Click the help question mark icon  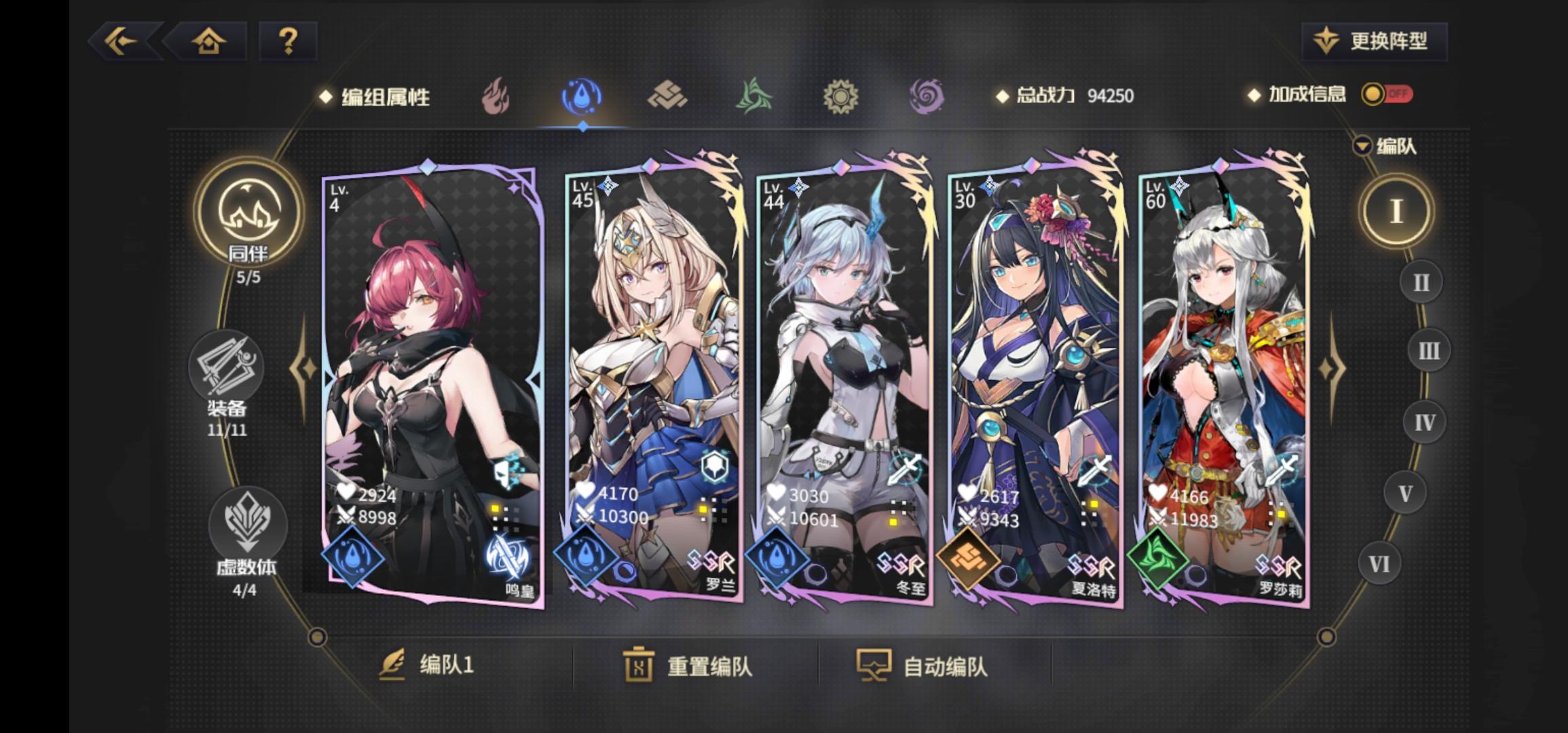click(288, 42)
